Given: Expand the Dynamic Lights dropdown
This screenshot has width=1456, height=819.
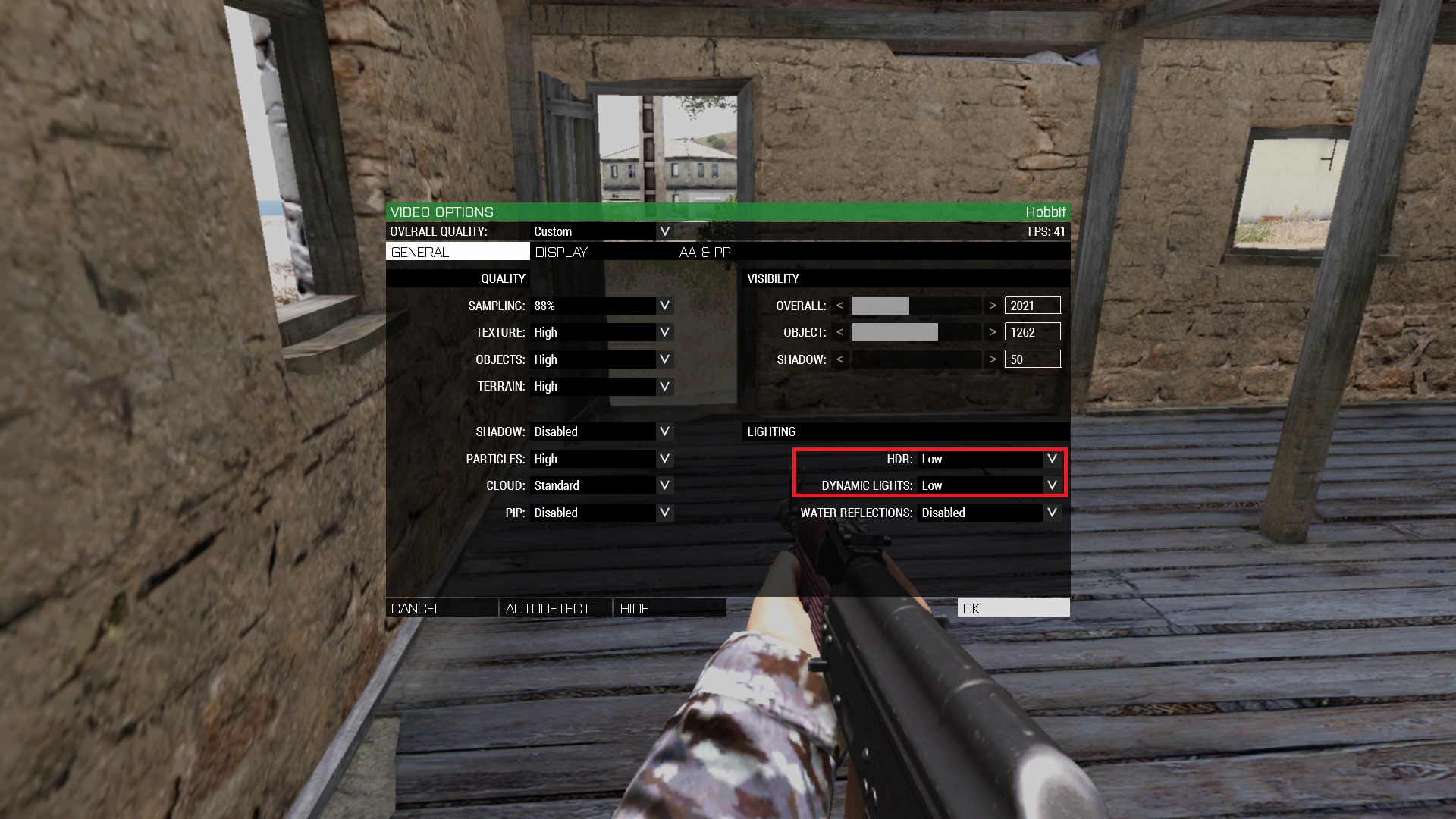Looking at the screenshot, I should (1052, 485).
